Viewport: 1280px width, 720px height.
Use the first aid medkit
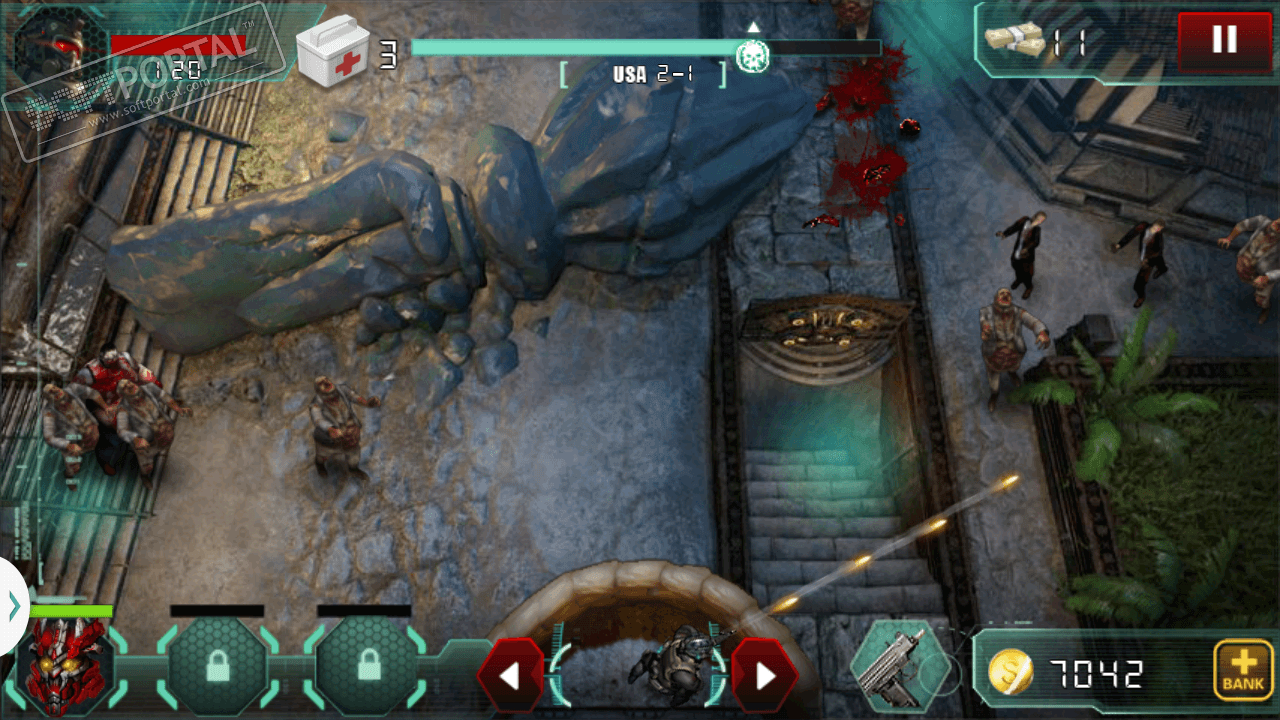[333, 51]
